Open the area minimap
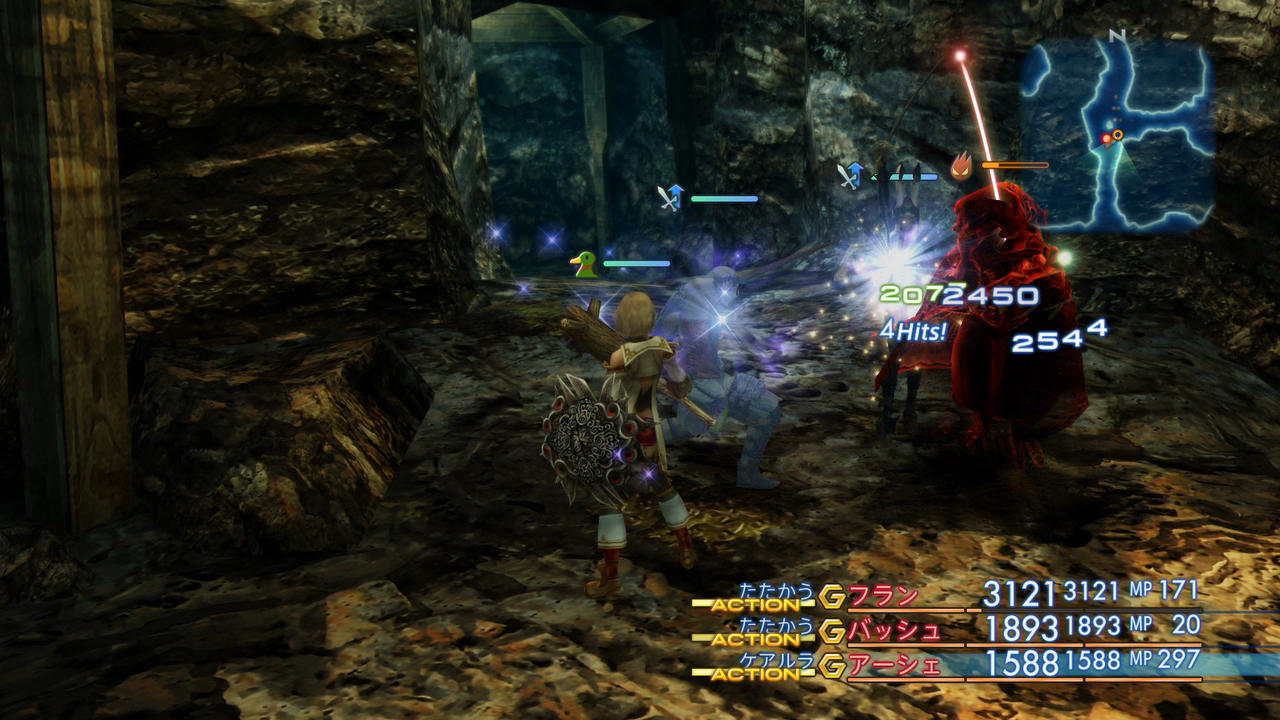The height and width of the screenshot is (720, 1280). click(1116, 136)
